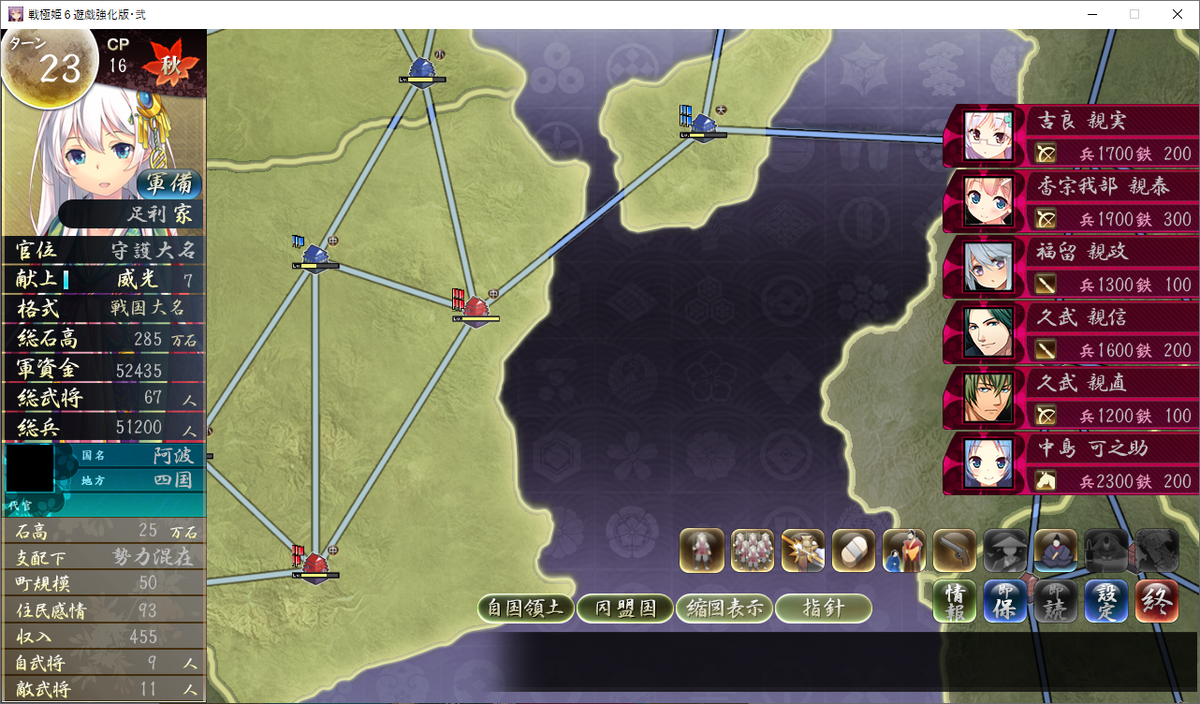
Task: Select the flintlock pistol icon
Action: [955, 551]
